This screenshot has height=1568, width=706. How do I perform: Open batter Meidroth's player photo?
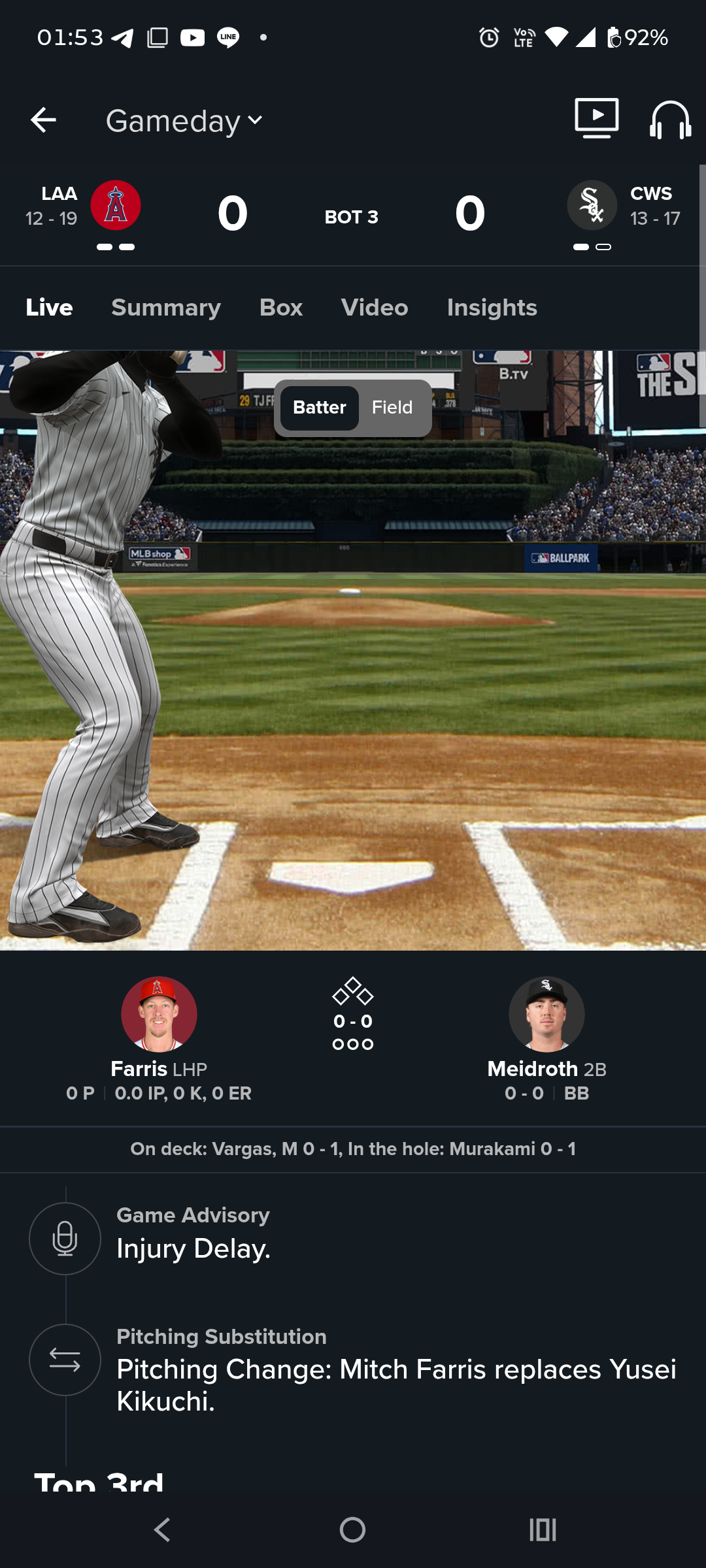tap(546, 1014)
